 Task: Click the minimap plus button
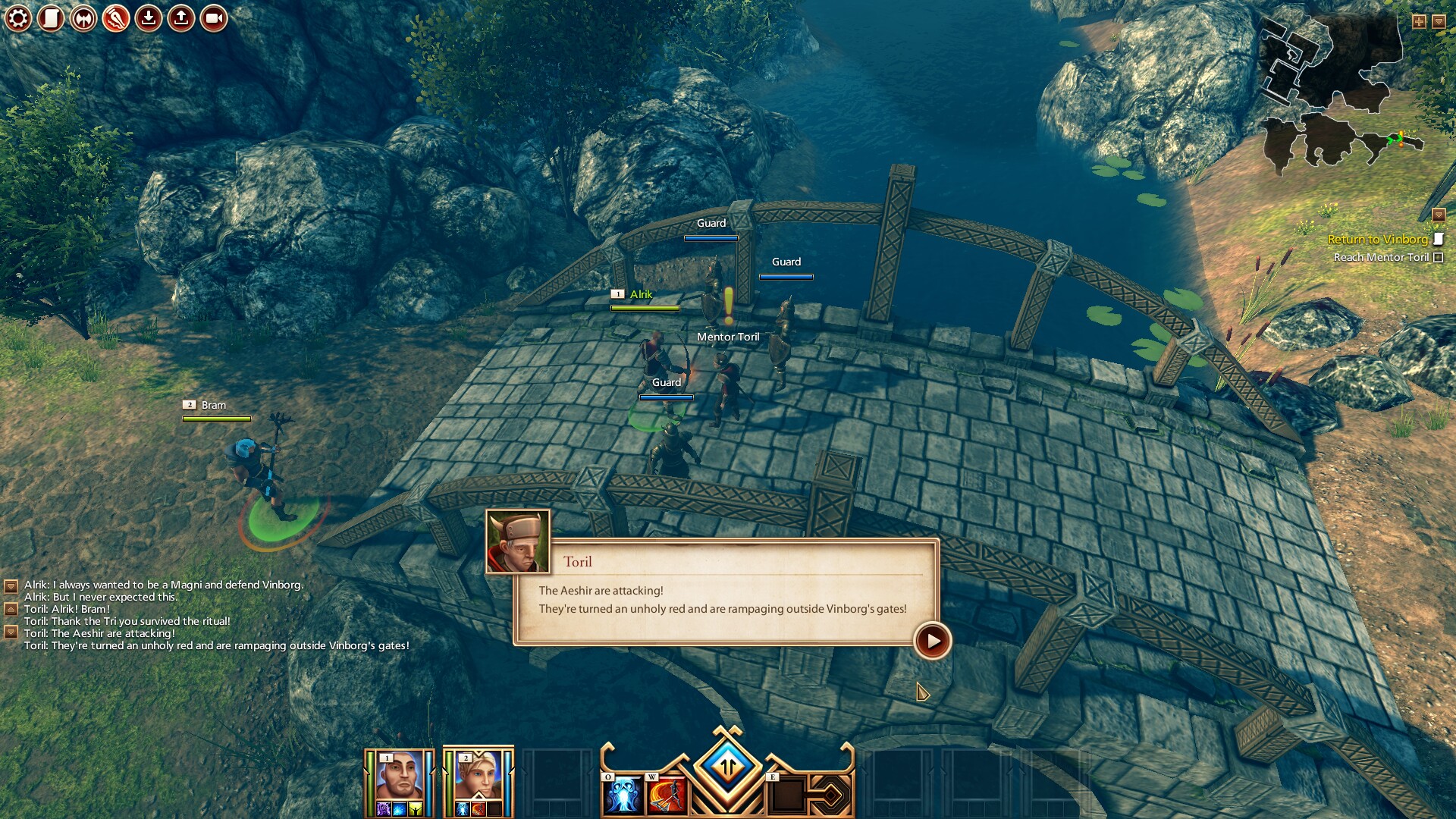point(1419,21)
